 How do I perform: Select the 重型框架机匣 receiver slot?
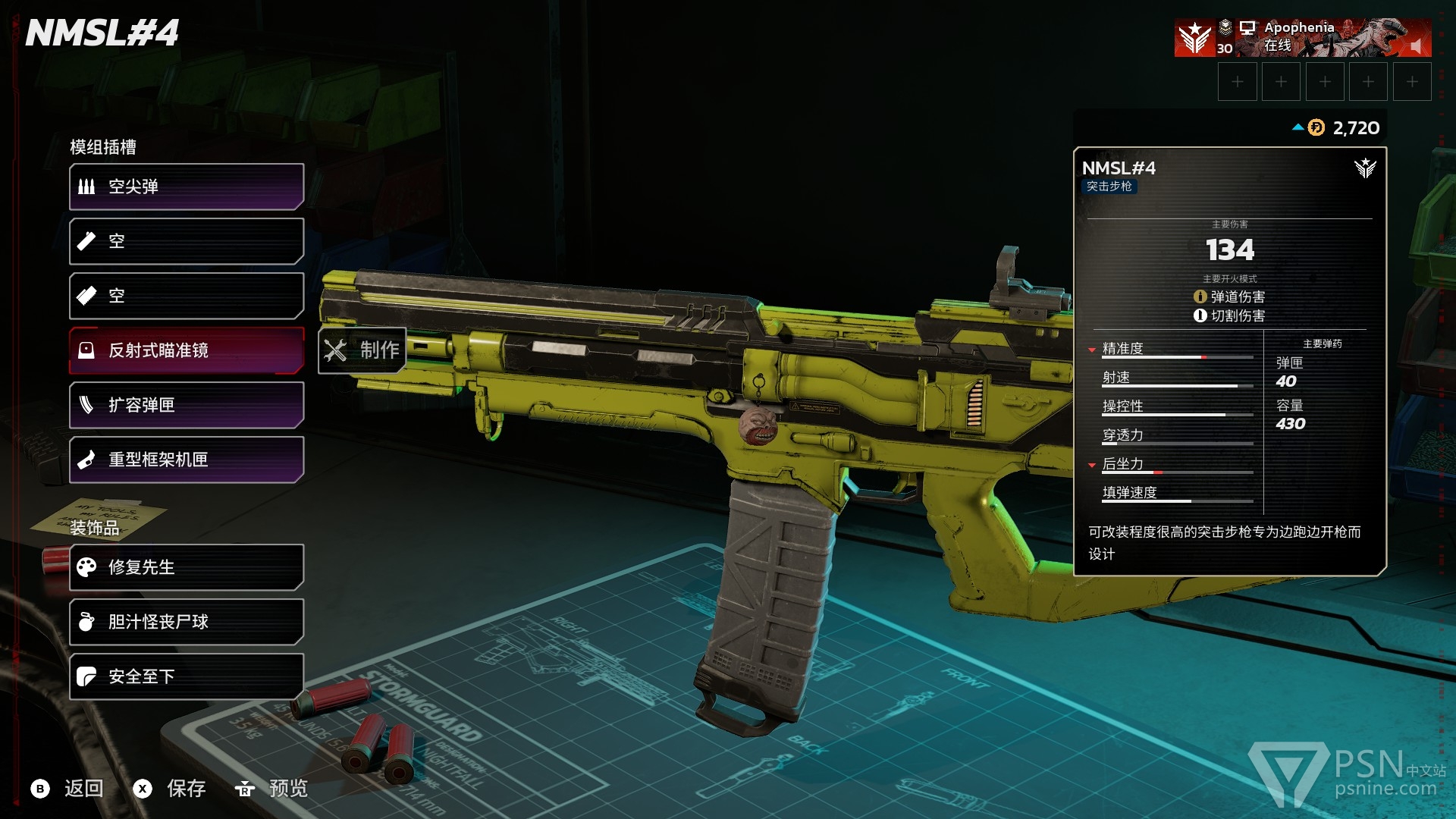pyautogui.click(x=187, y=460)
